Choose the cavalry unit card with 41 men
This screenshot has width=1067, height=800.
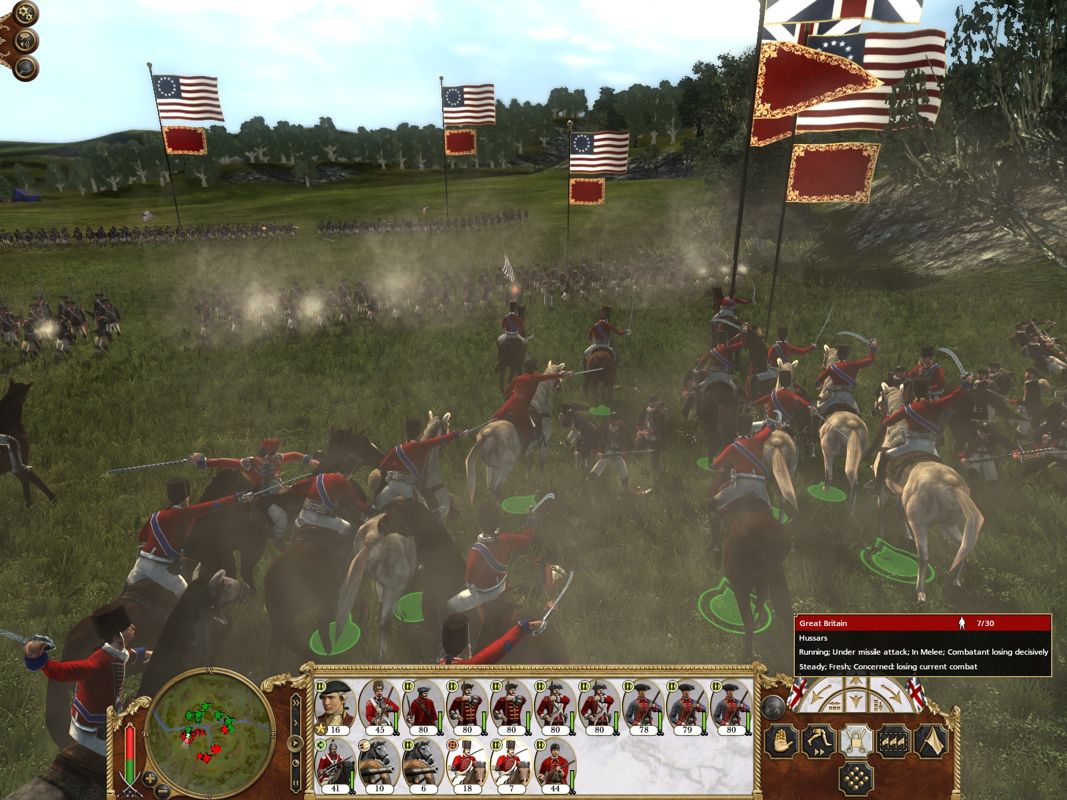coord(336,764)
